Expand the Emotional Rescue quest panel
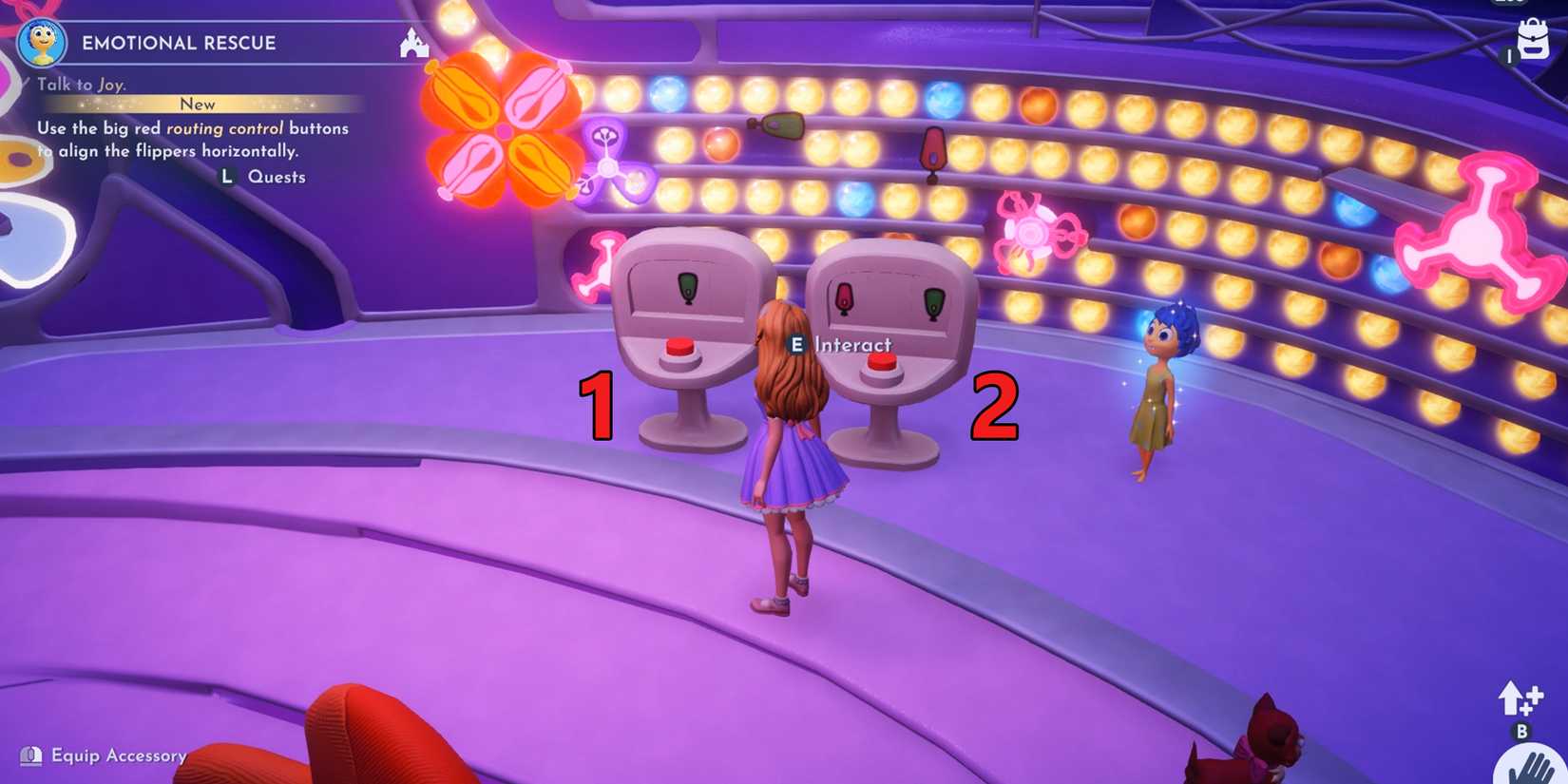This screenshot has height=784, width=1568. click(x=178, y=42)
